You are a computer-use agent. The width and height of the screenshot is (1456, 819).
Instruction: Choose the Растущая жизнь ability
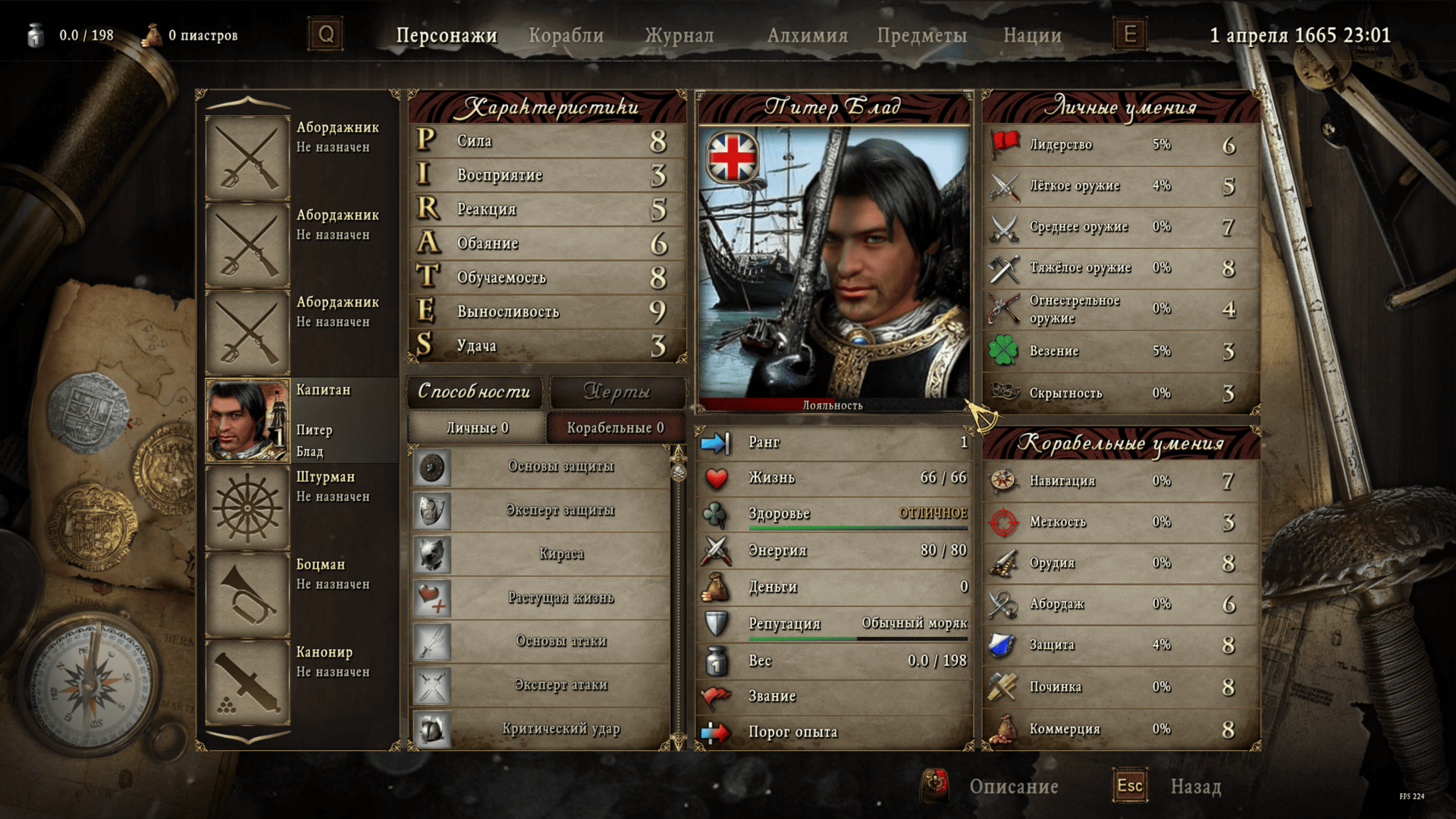coord(560,598)
